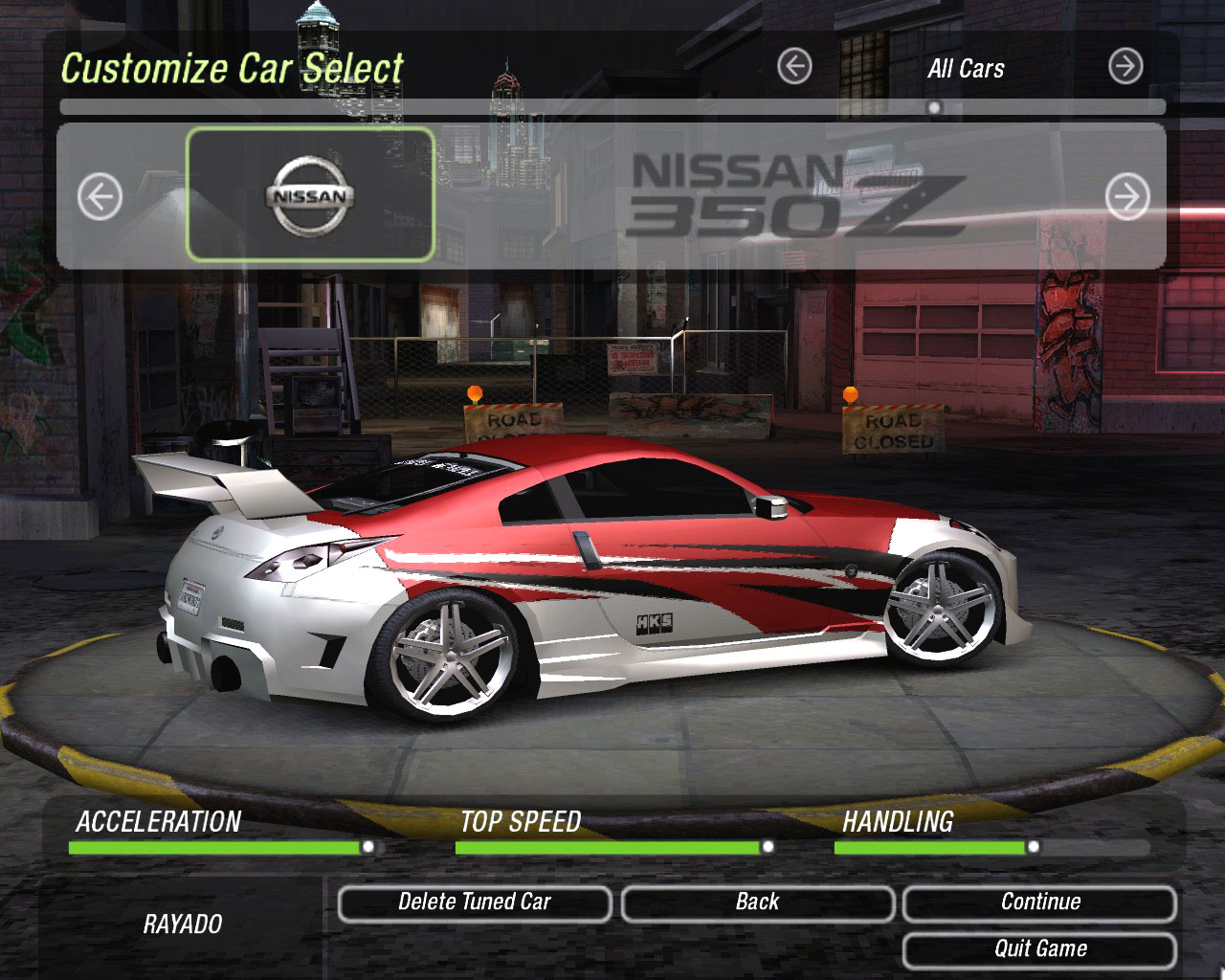Screen dimensions: 1225x980
Task: Browse to the previous car
Action: [x=100, y=197]
